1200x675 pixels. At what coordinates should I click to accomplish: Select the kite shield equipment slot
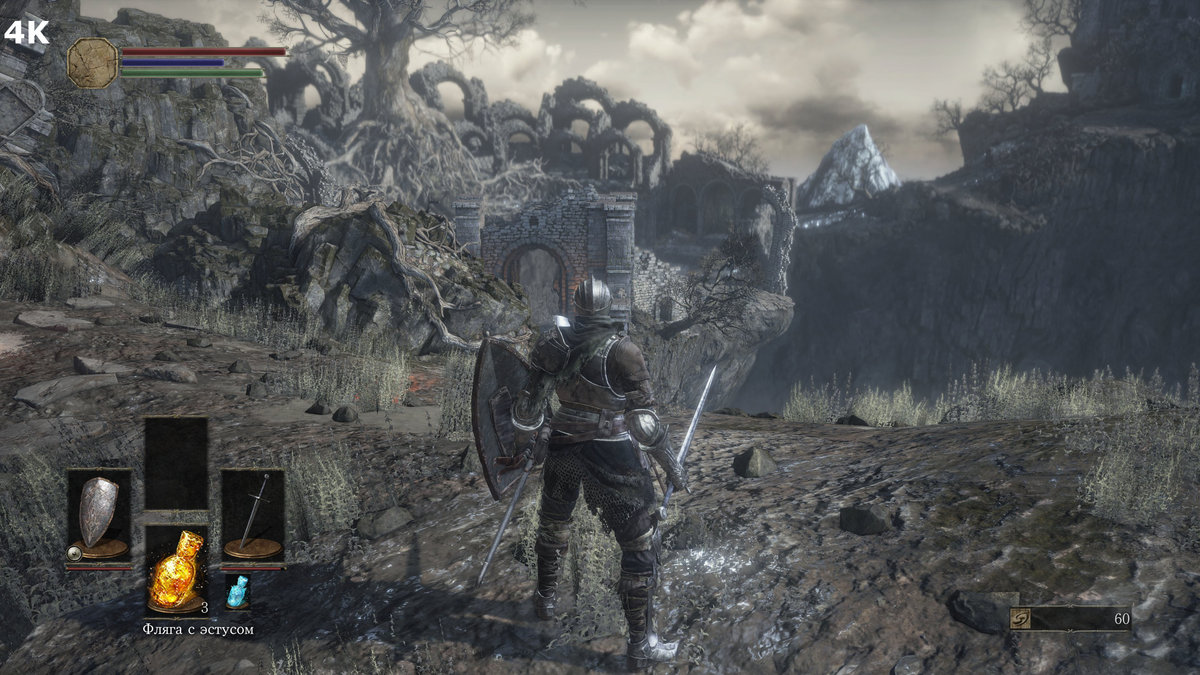tap(99, 513)
